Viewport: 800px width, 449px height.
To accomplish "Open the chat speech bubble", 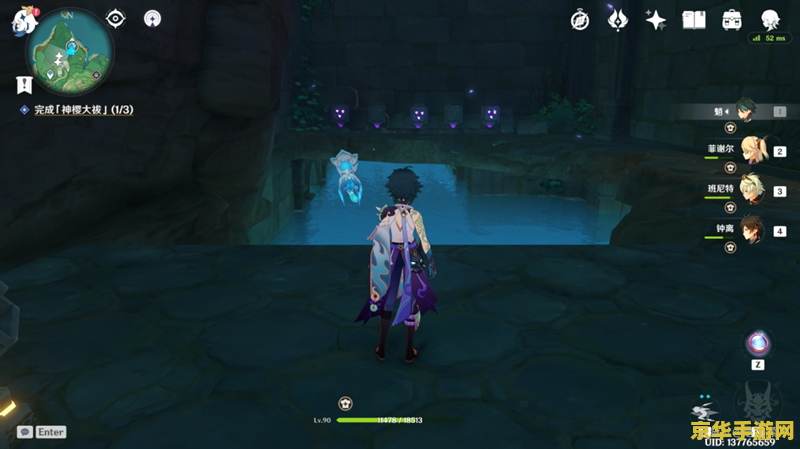I will coord(24,432).
